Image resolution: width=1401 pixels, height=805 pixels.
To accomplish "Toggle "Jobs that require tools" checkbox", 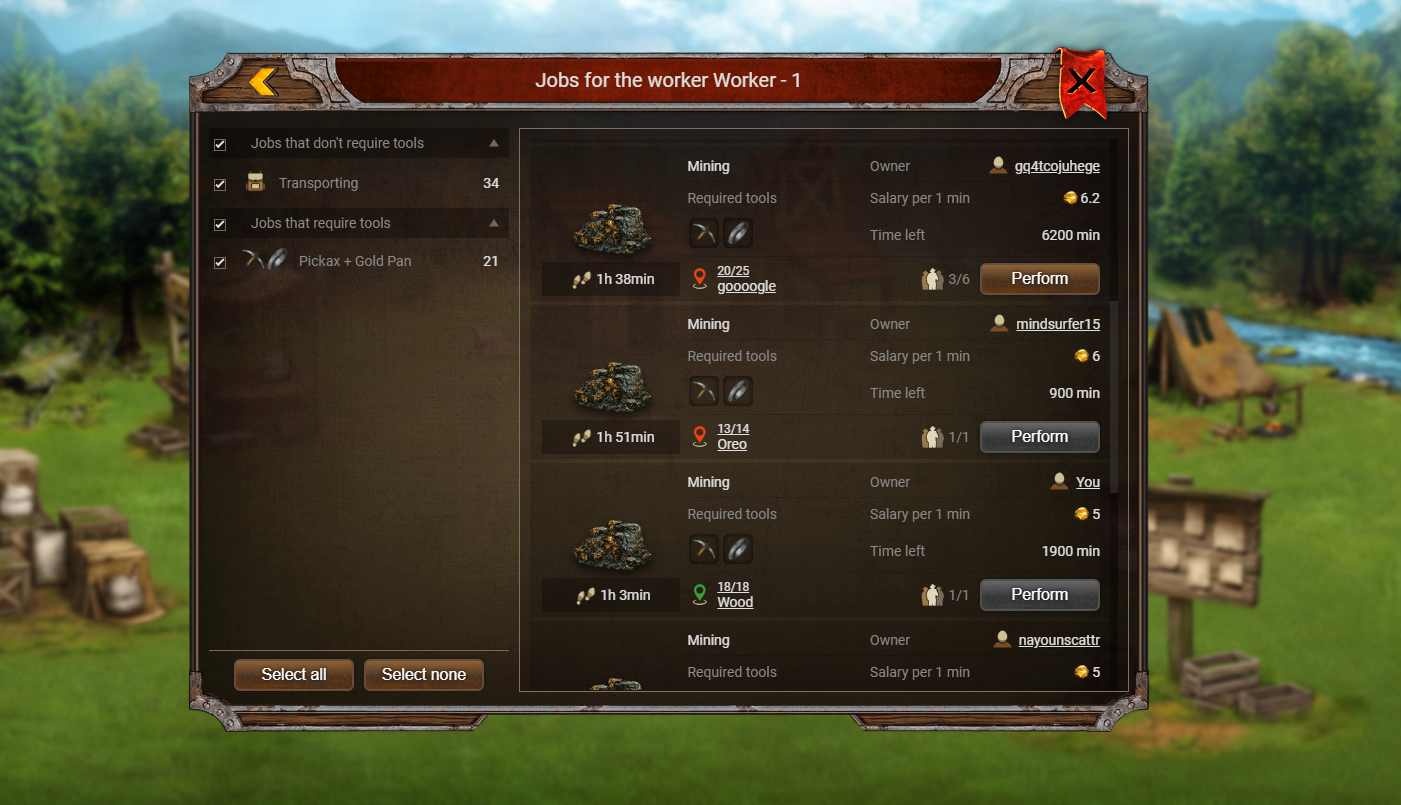I will tap(220, 224).
